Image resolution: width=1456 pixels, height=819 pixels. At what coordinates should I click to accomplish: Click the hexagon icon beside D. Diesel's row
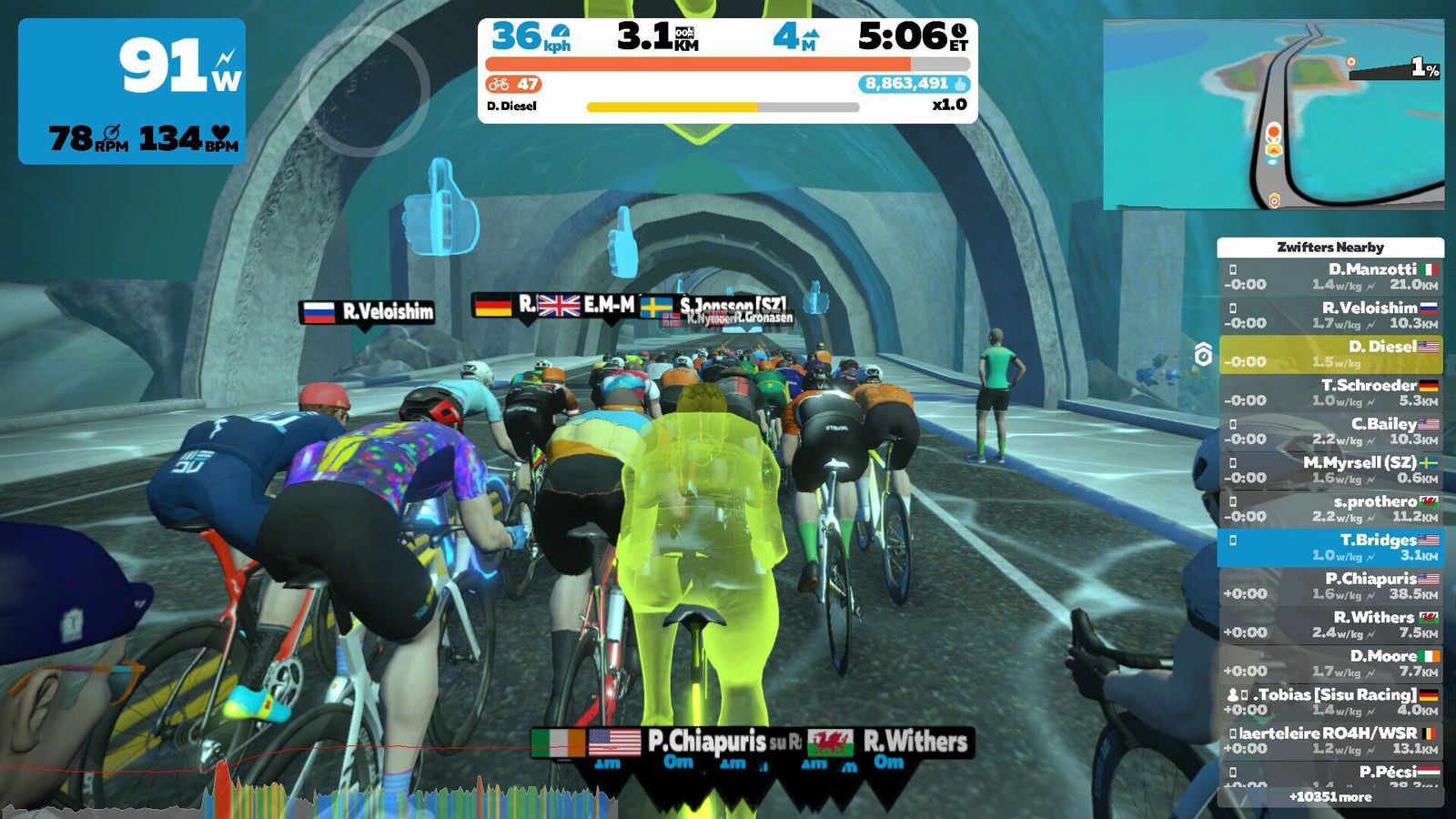click(1203, 354)
